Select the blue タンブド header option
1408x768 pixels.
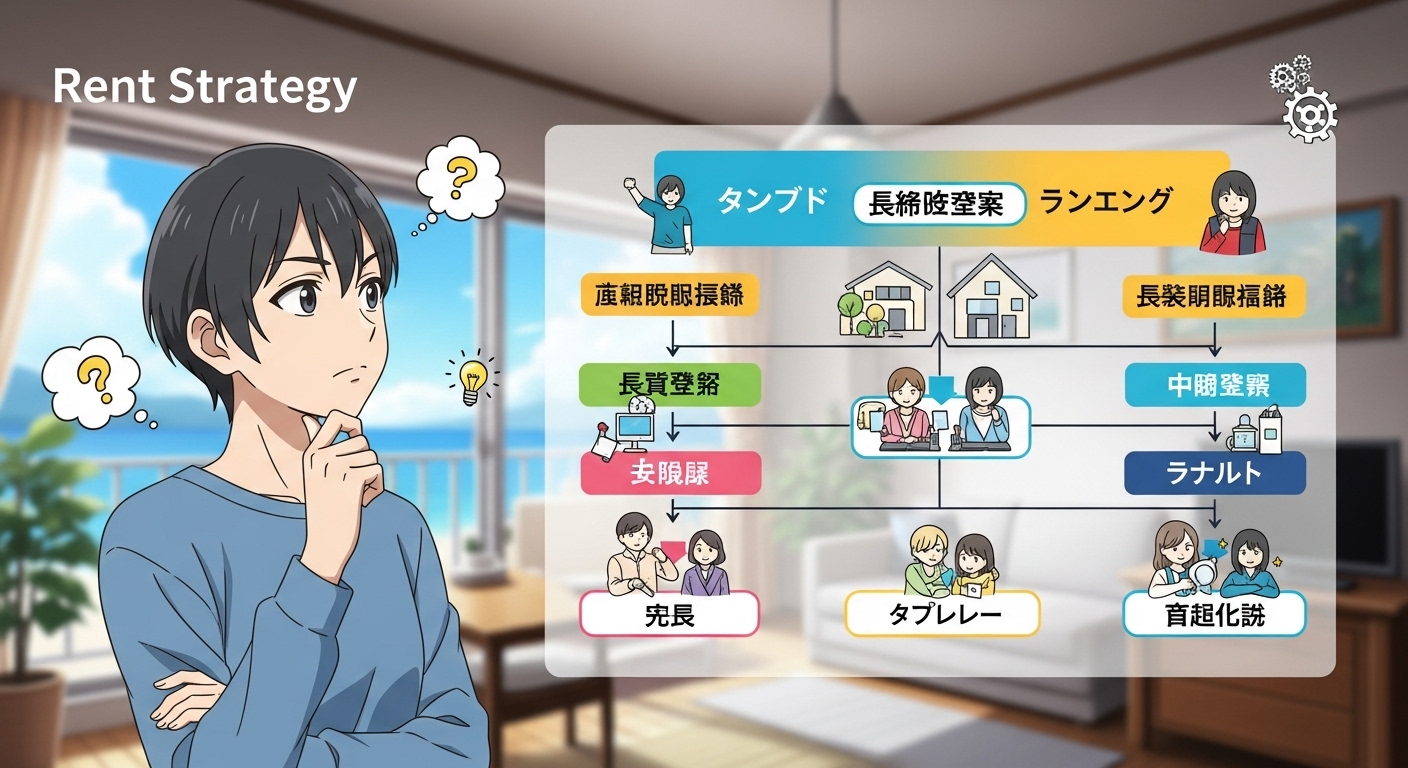pyautogui.click(x=772, y=202)
